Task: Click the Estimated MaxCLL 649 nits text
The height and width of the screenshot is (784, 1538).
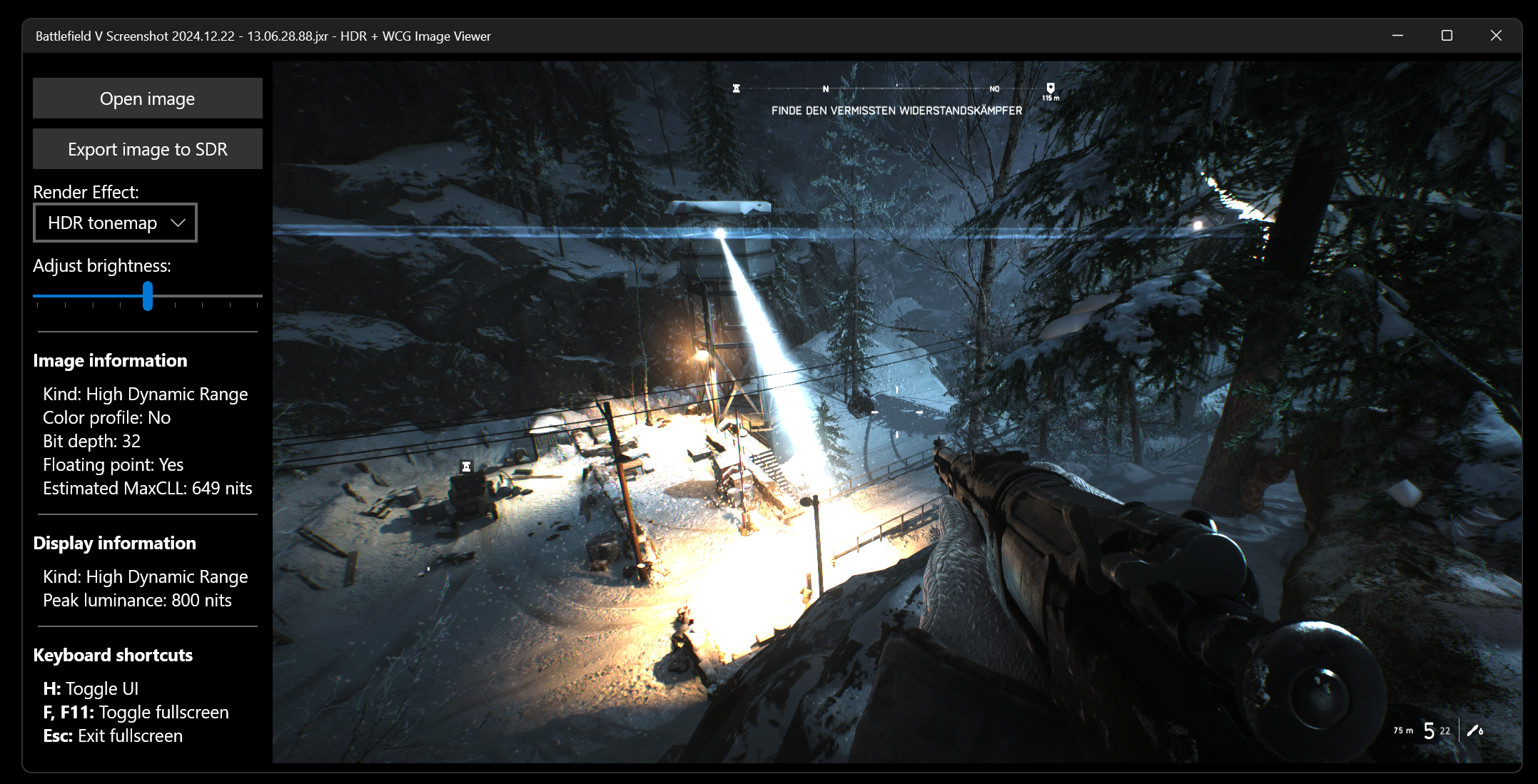Action: (x=147, y=489)
